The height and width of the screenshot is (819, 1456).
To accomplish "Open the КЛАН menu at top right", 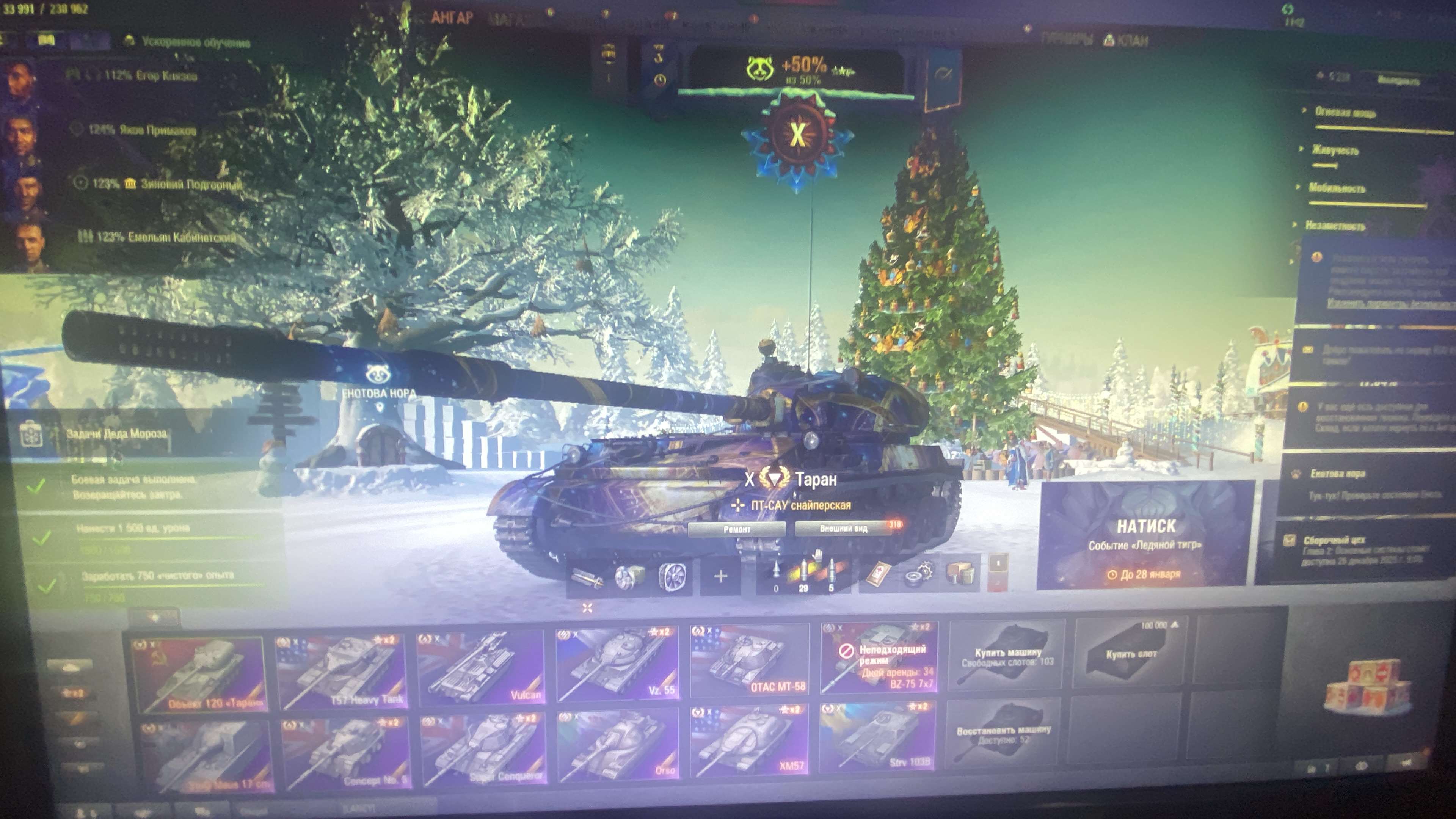I will [x=1133, y=39].
